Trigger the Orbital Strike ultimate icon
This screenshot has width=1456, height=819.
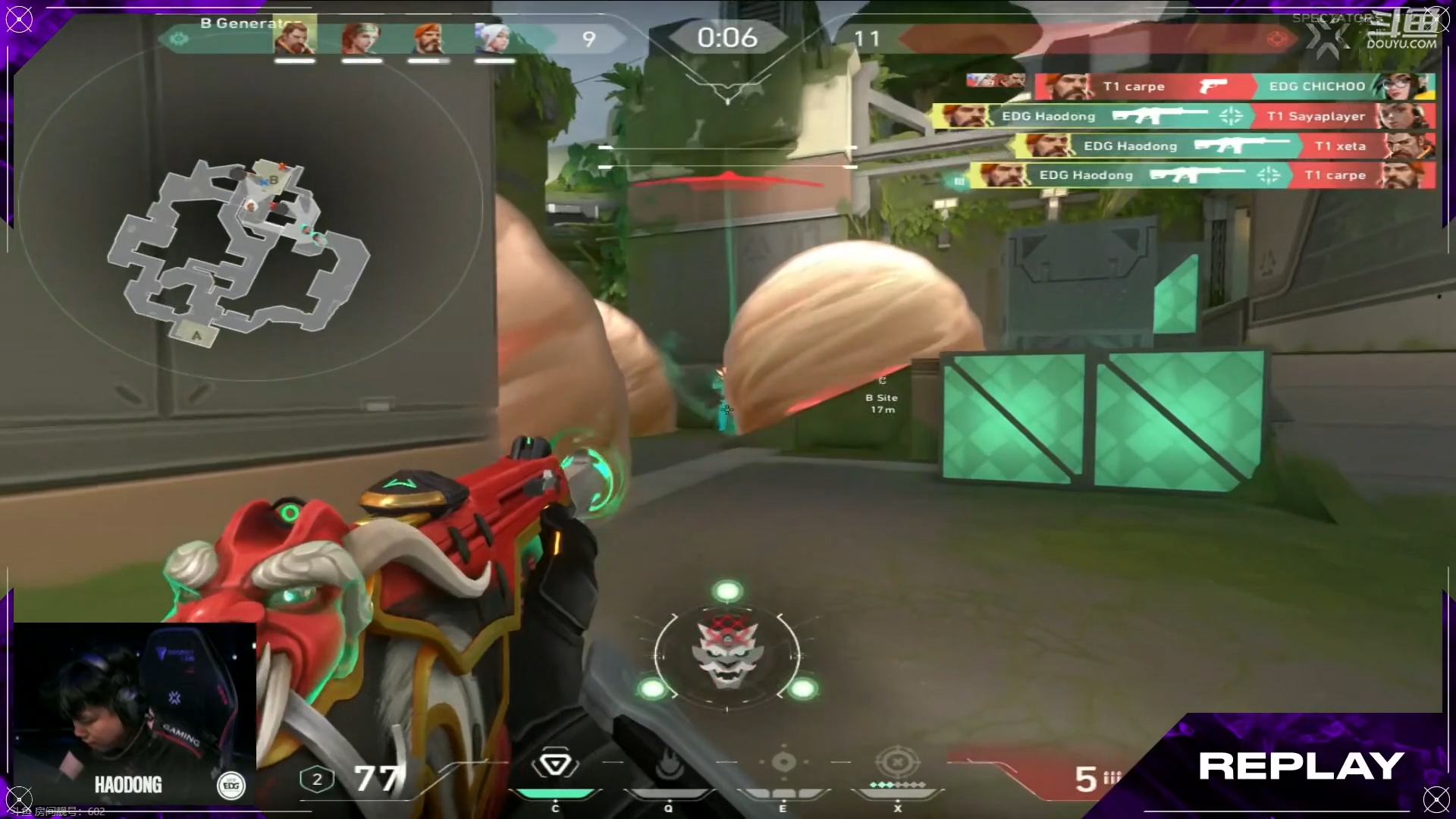pos(897,761)
